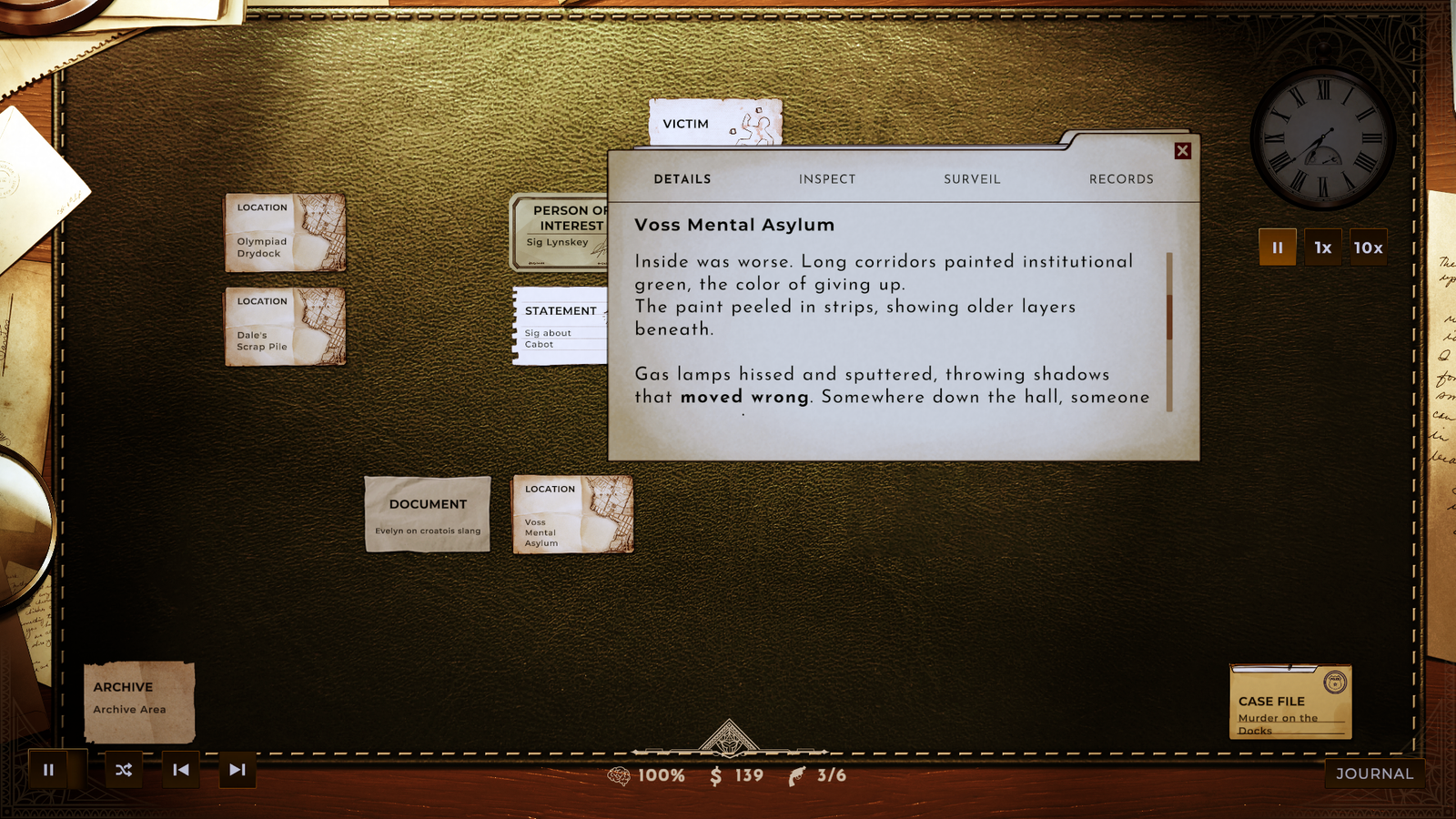
Task: Open the SURVEIL tab
Action: 971,179
